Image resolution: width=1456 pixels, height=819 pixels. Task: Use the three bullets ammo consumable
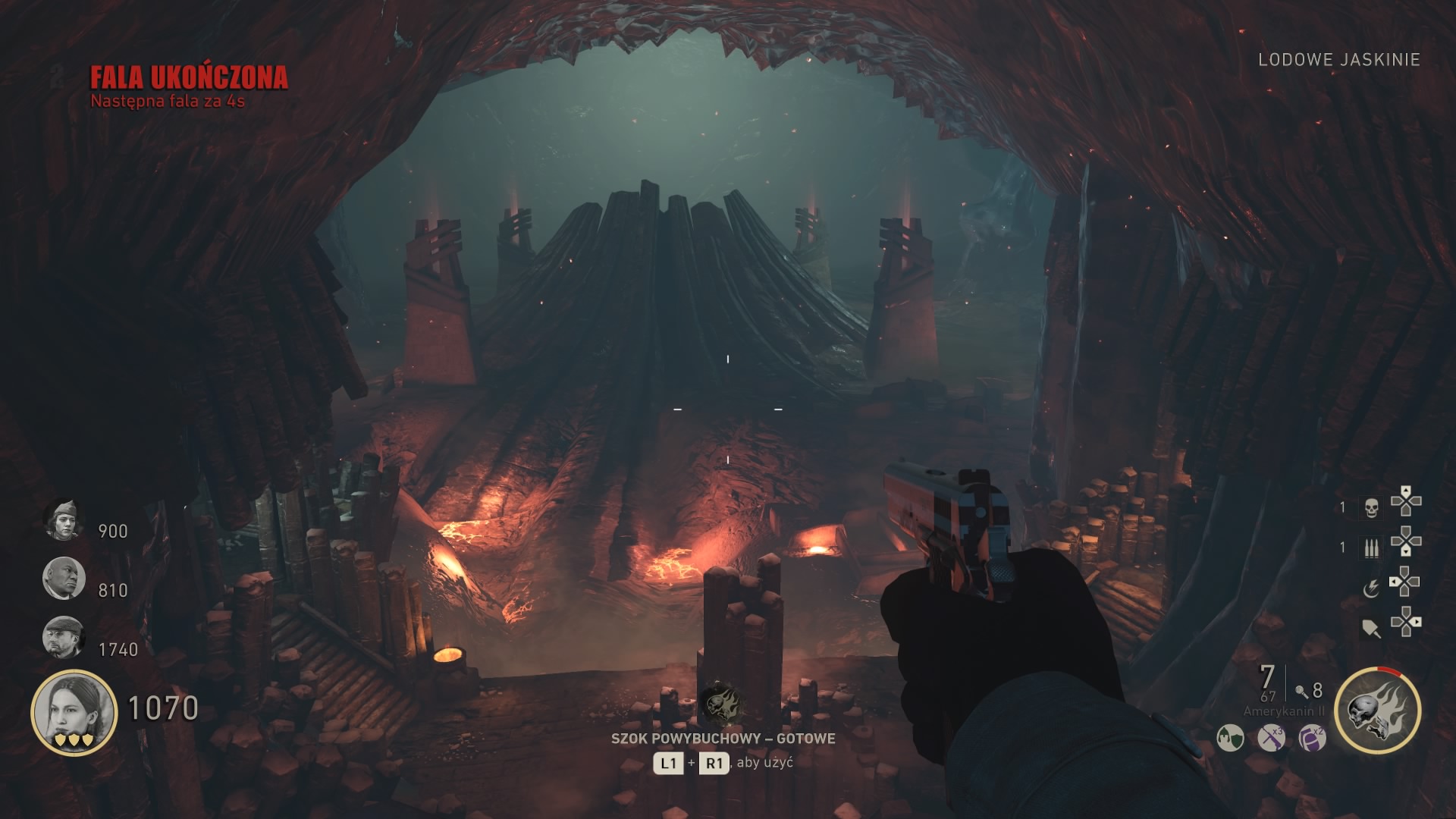click(x=1371, y=548)
